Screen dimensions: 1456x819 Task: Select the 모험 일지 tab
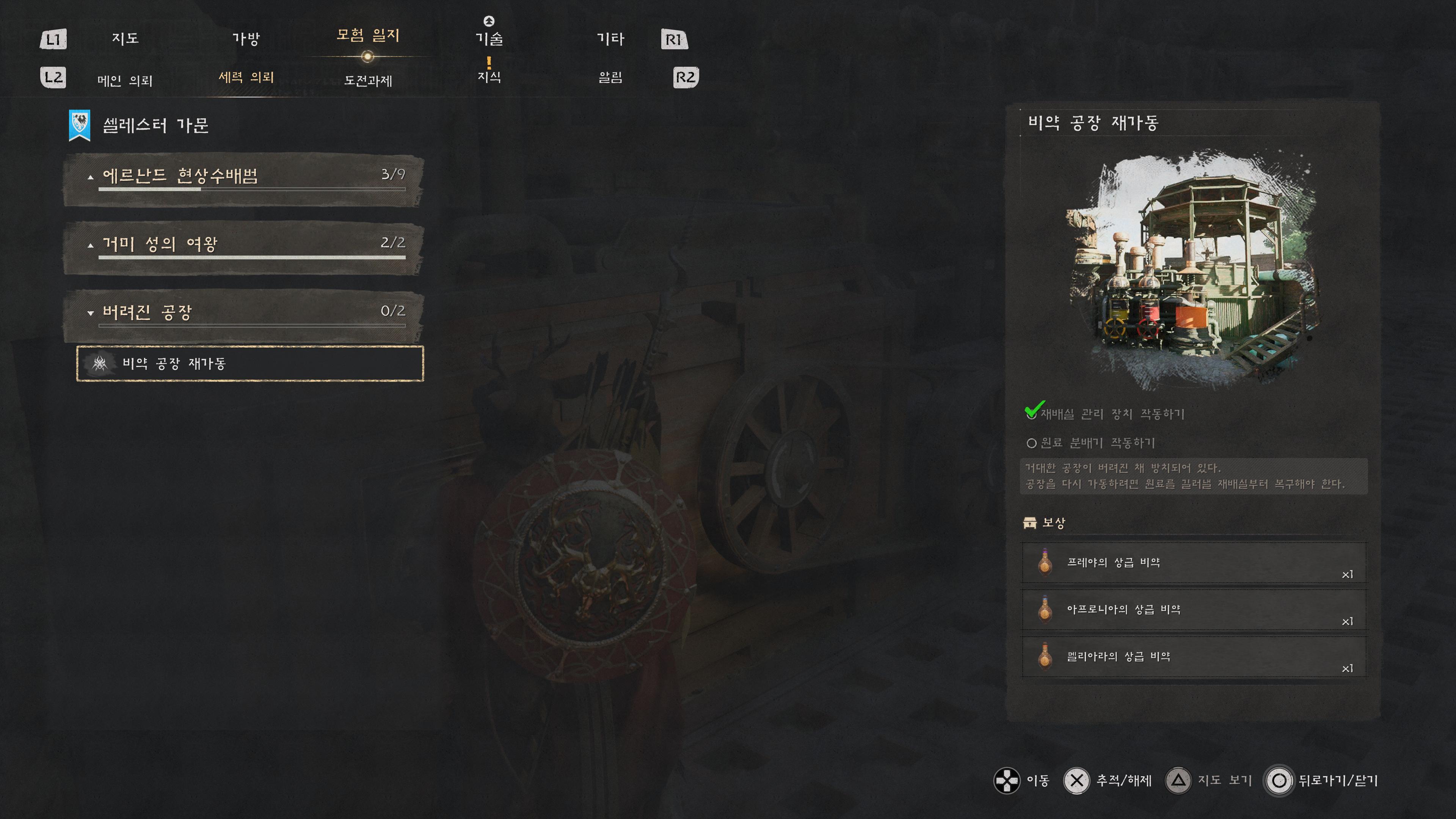[x=368, y=36]
